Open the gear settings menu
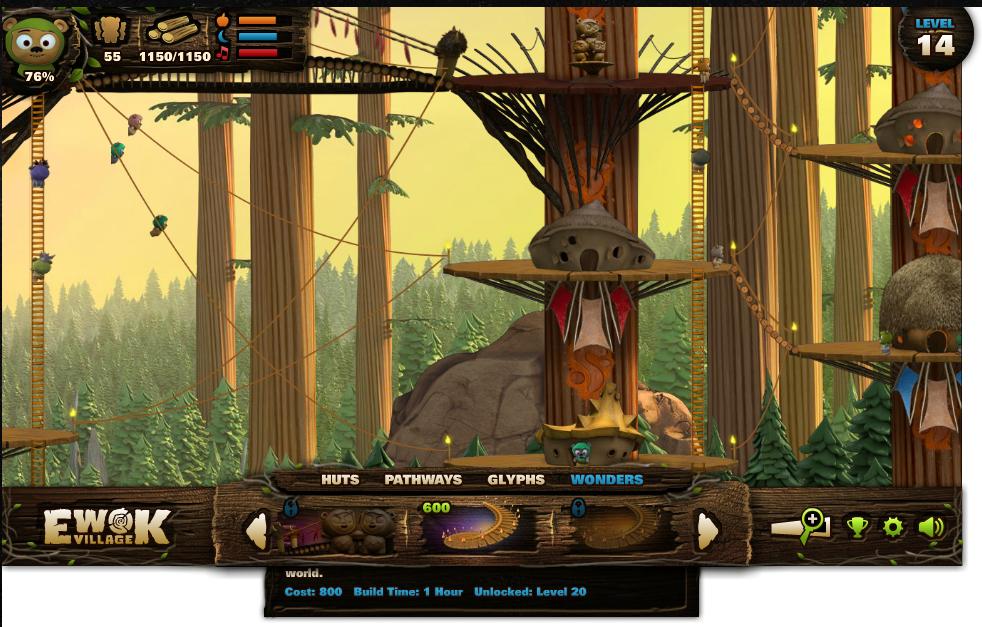Image resolution: width=982 pixels, height=627 pixels. click(x=893, y=527)
